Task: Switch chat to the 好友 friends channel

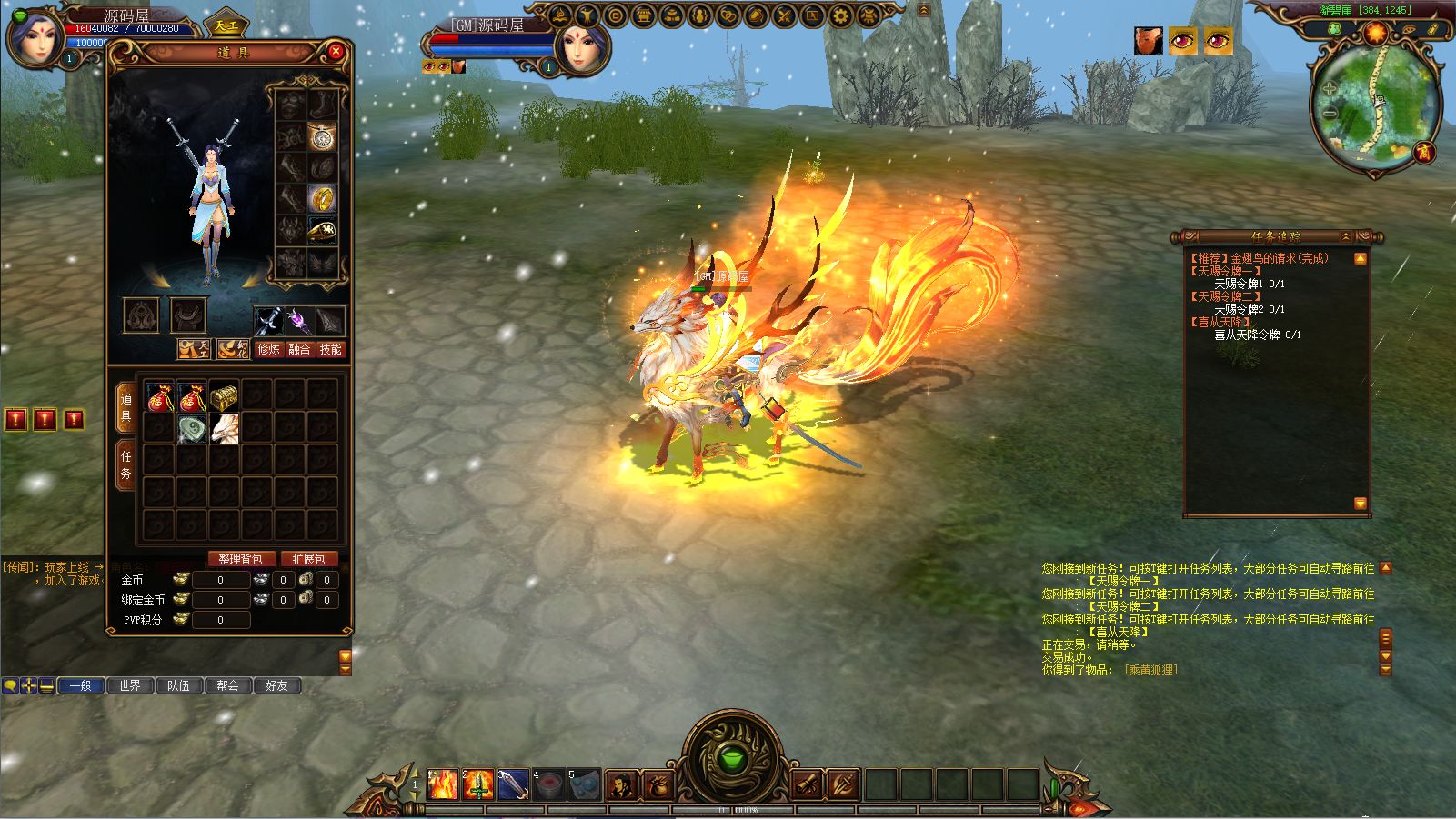Action: coord(276,685)
